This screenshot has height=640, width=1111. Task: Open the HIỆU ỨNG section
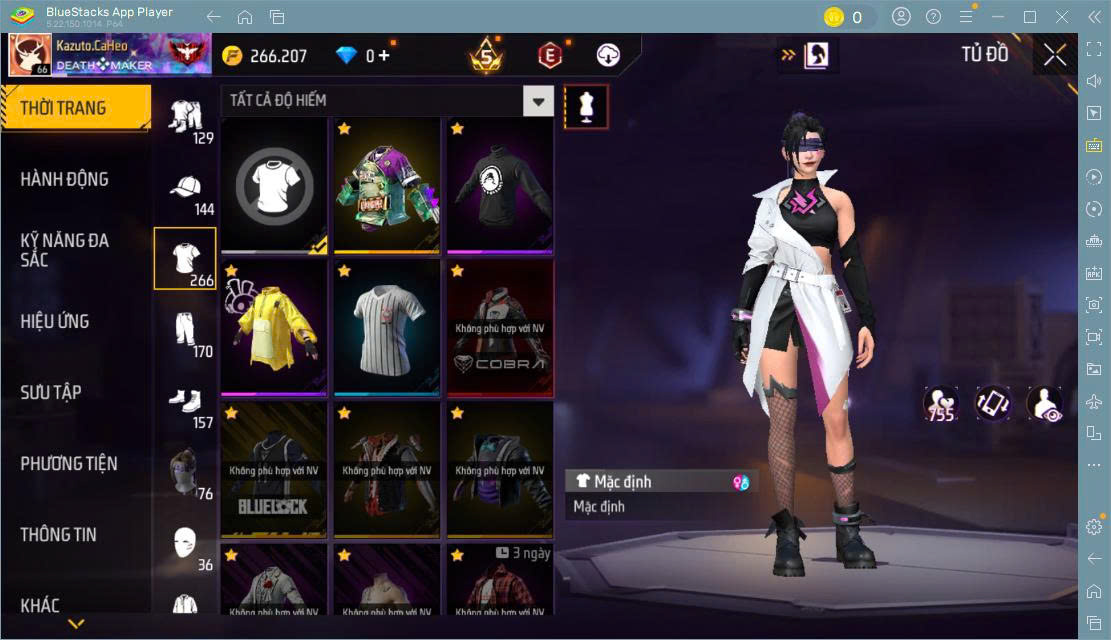tap(55, 321)
